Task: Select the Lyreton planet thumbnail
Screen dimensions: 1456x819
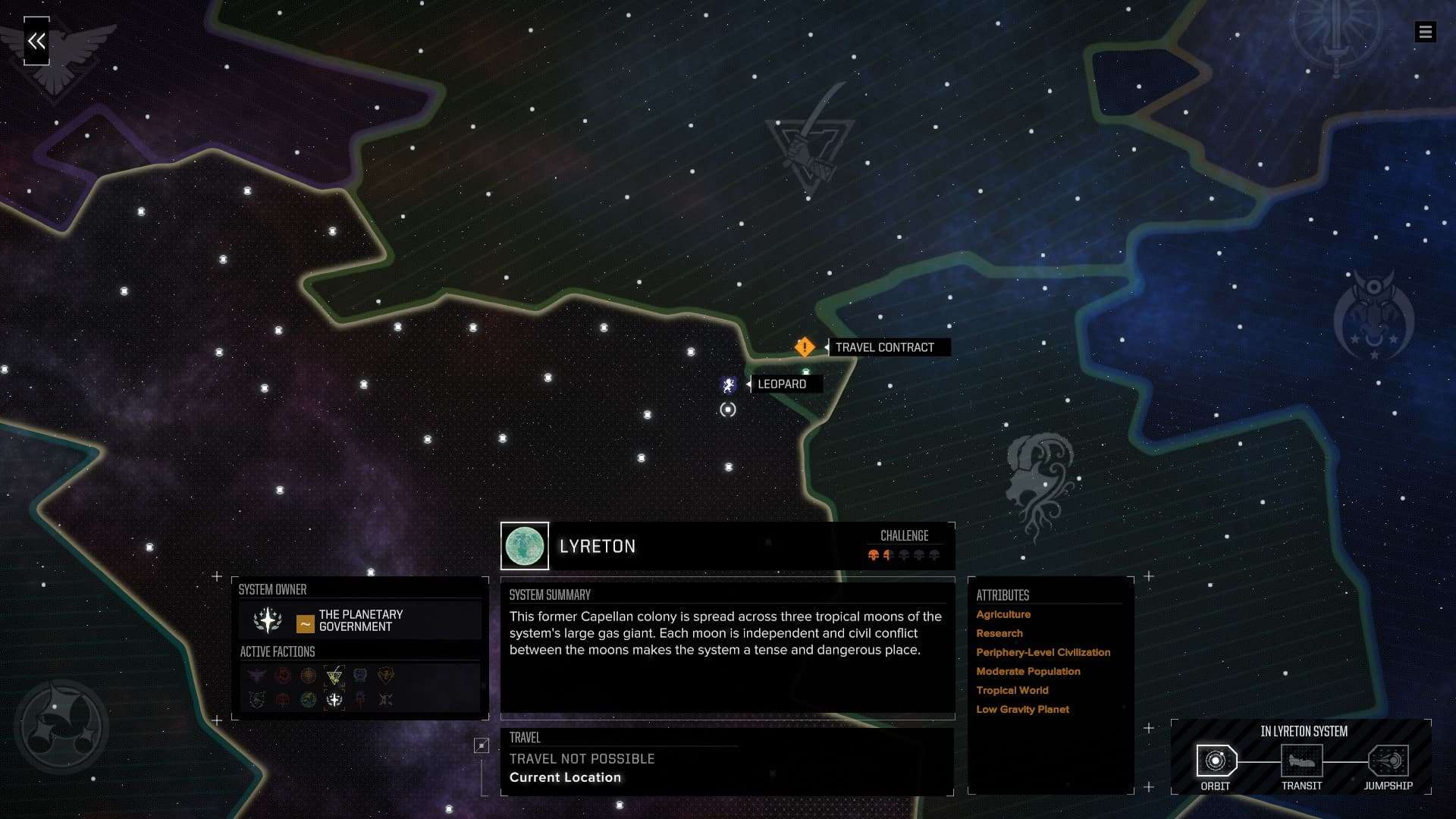Action: (525, 546)
